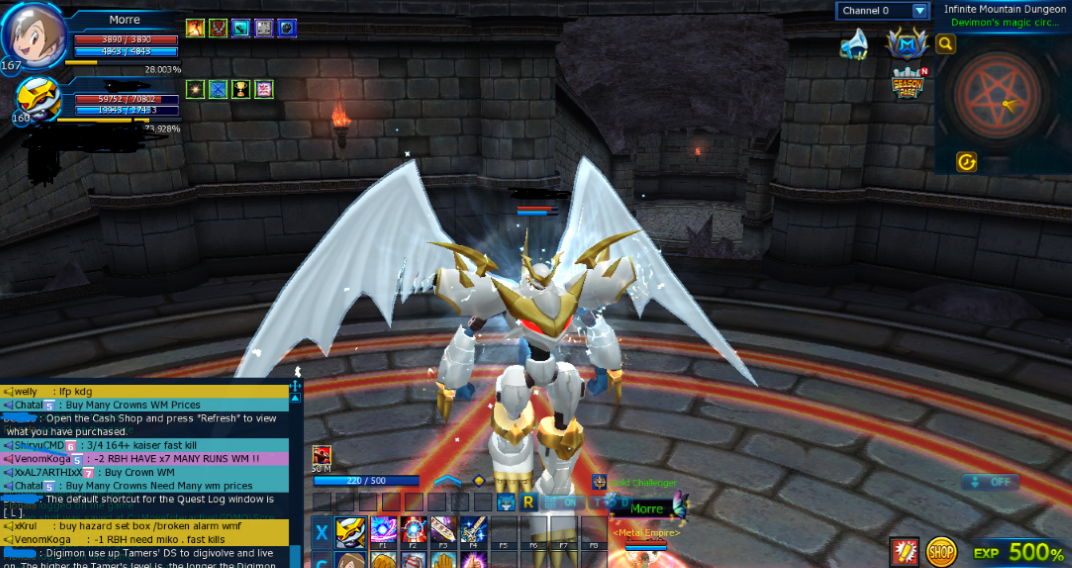Click VenomKoga's chat message about RBH runs
This screenshot has height=568, width=1072.
point(150,459)
